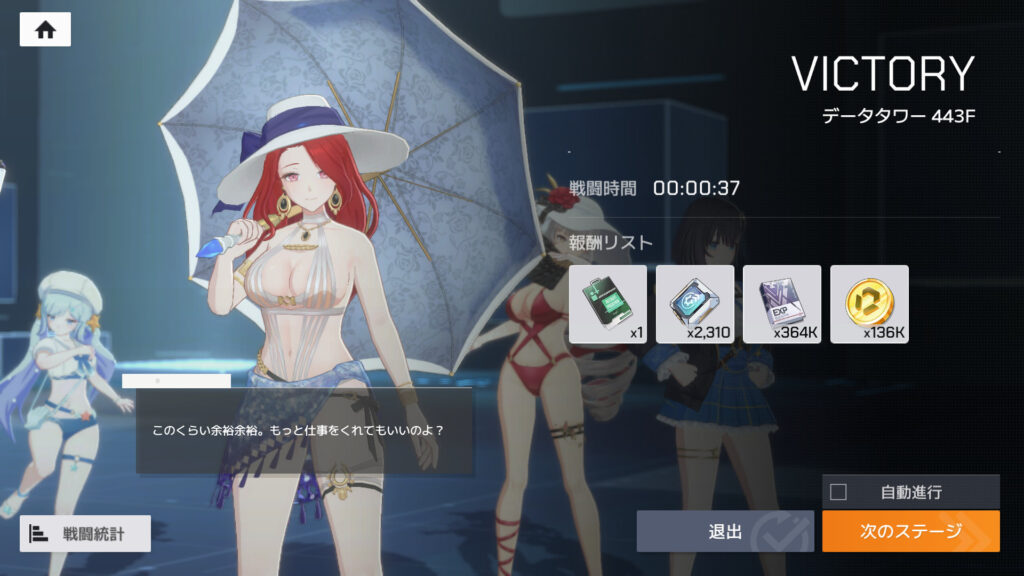View the x2,310 blue chip reward
Screen dimensions: 1024x576
(694, 304)
